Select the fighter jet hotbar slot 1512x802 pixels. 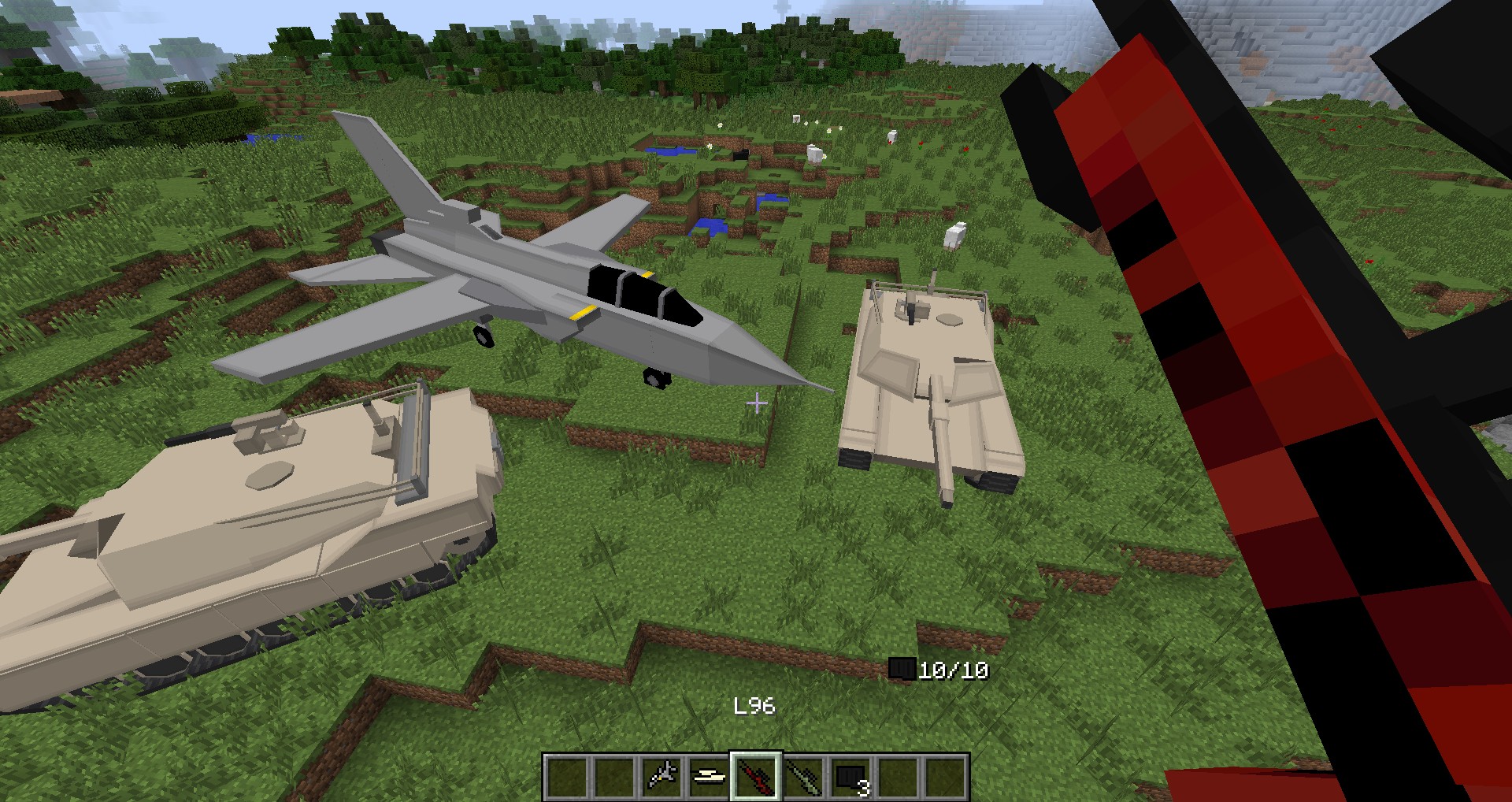click(661, 777)
